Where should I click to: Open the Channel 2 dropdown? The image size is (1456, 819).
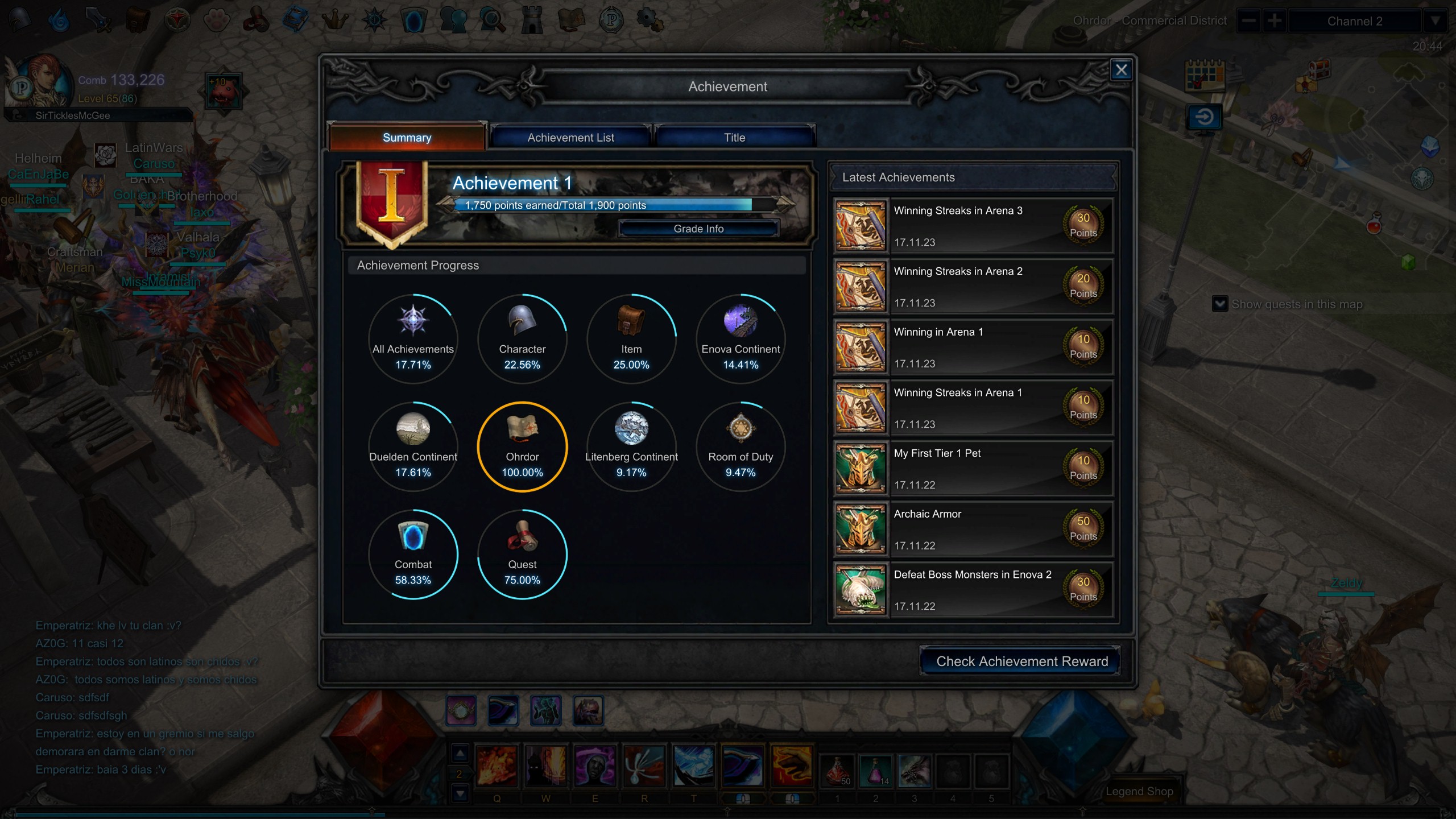(1356, 21)
